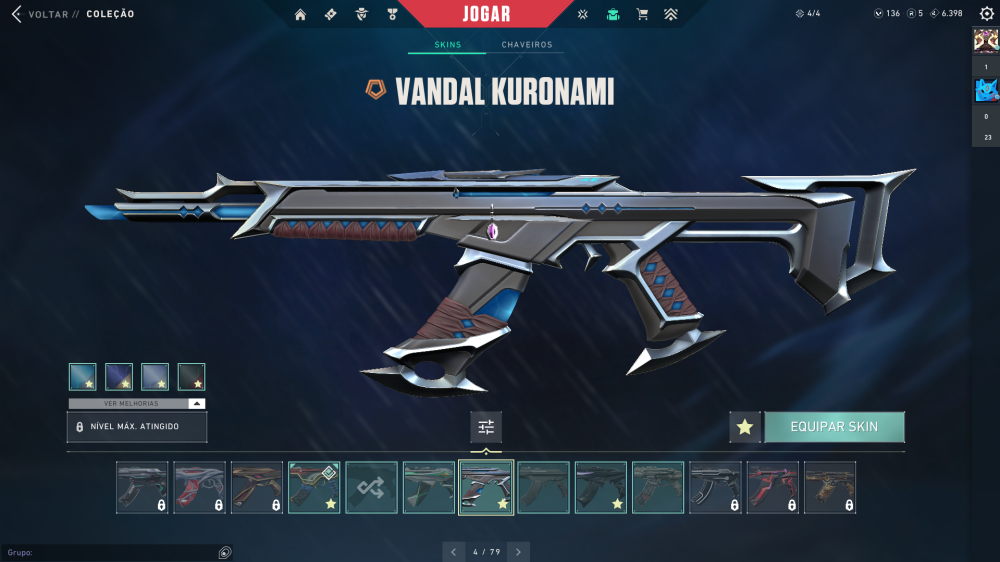Click the Grupo chat input field

coord(110,552)
